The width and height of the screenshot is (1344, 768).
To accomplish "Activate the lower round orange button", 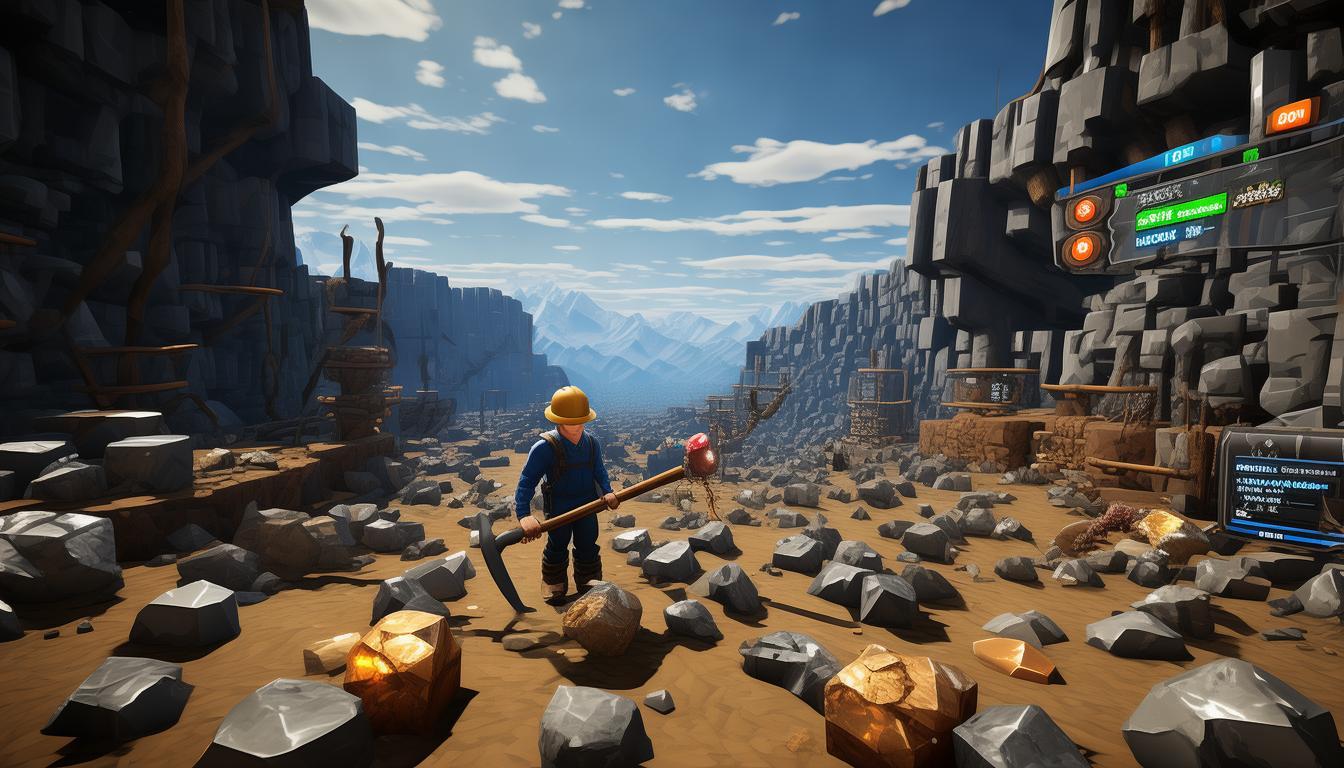I will 1083,250.
